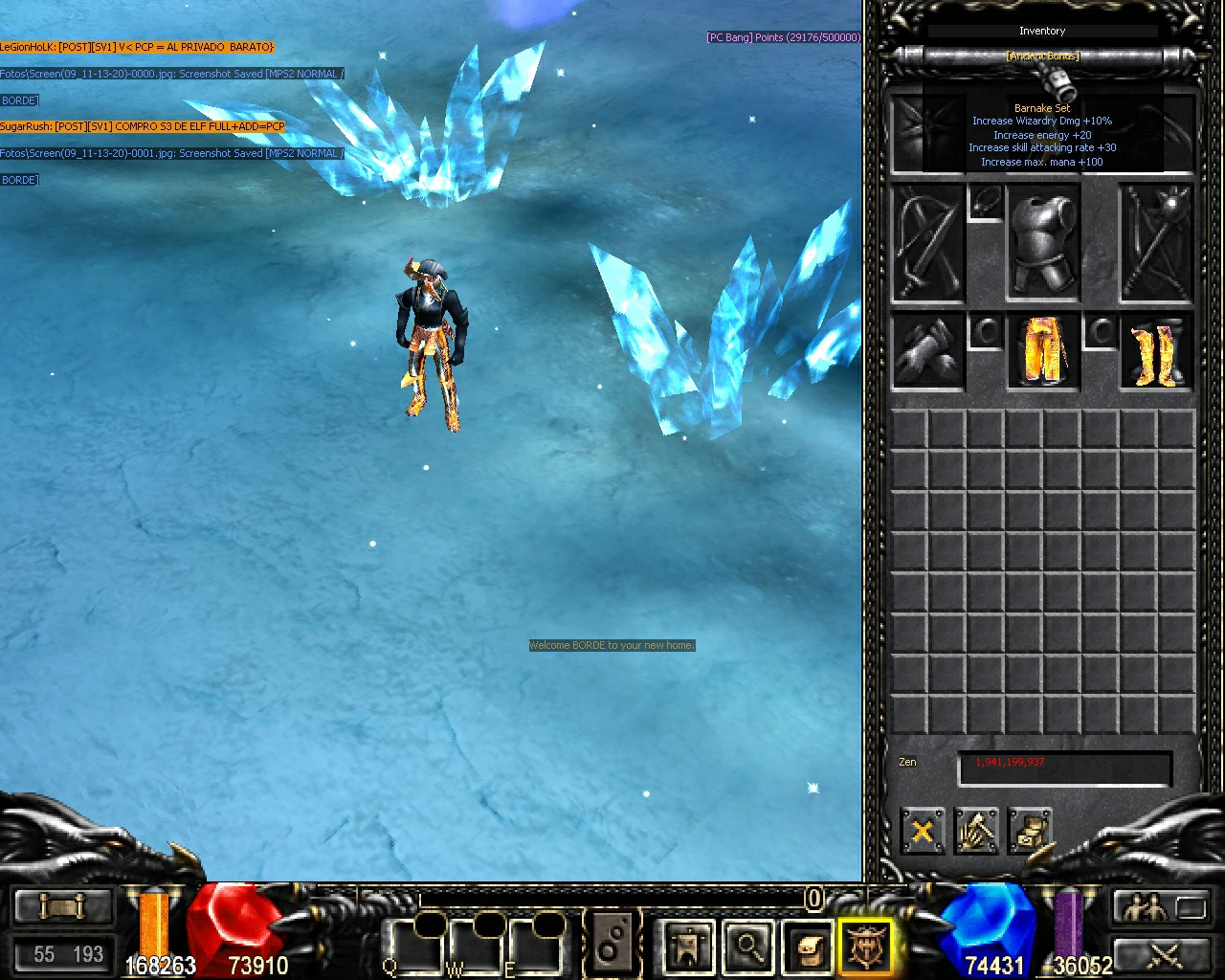Open the character info panel
The width and height of the screenshot is (1225, 980).
pyautogui.click(x=687, y=947)
